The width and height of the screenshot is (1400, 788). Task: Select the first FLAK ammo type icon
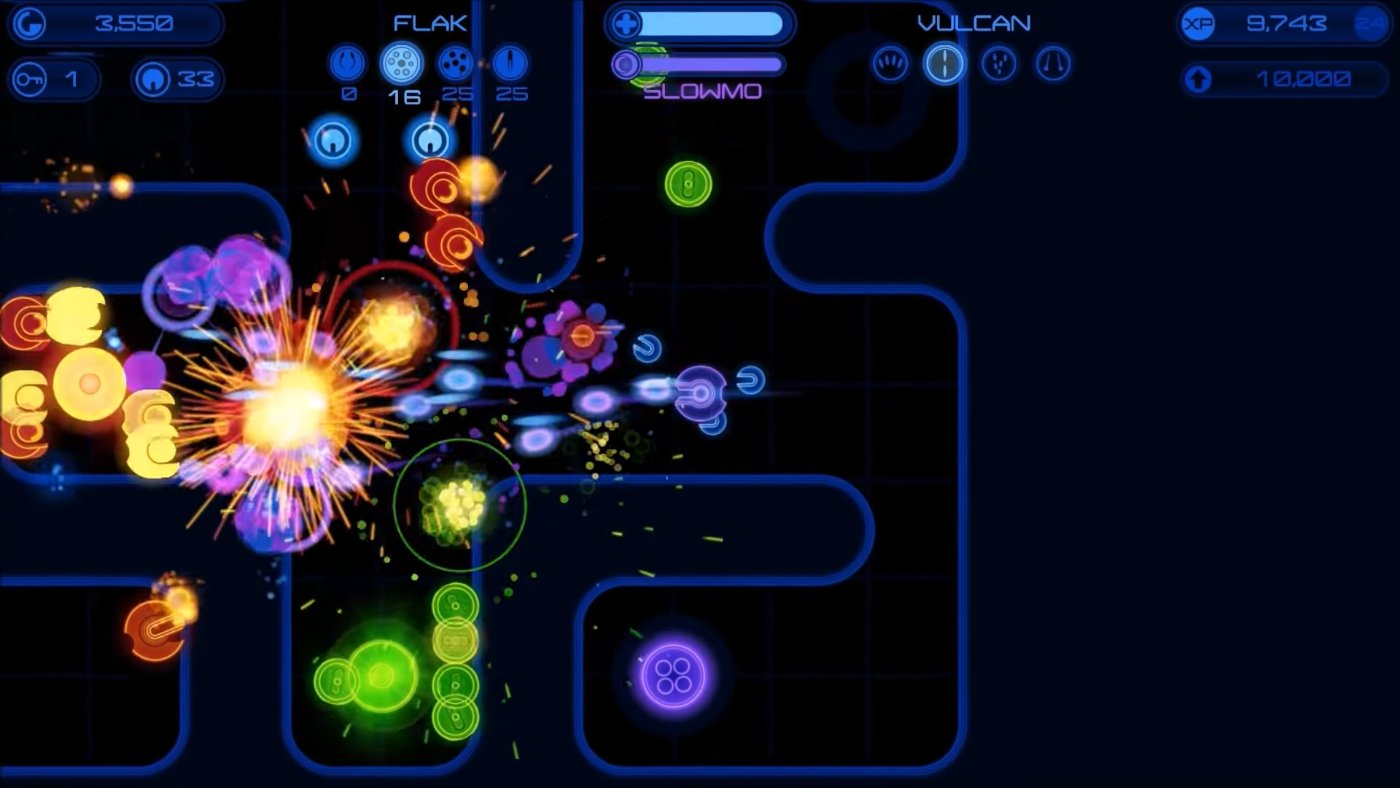[x=347, y=62]
